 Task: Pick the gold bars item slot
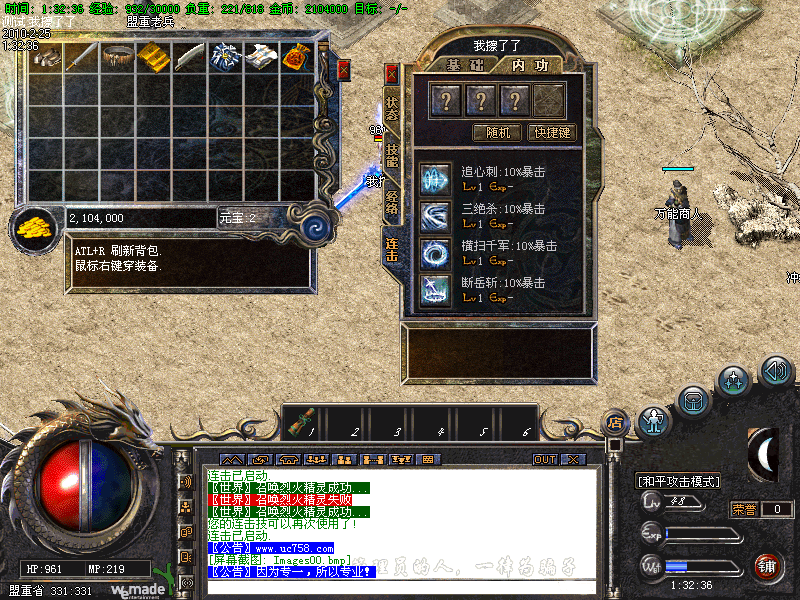(153, 57)
